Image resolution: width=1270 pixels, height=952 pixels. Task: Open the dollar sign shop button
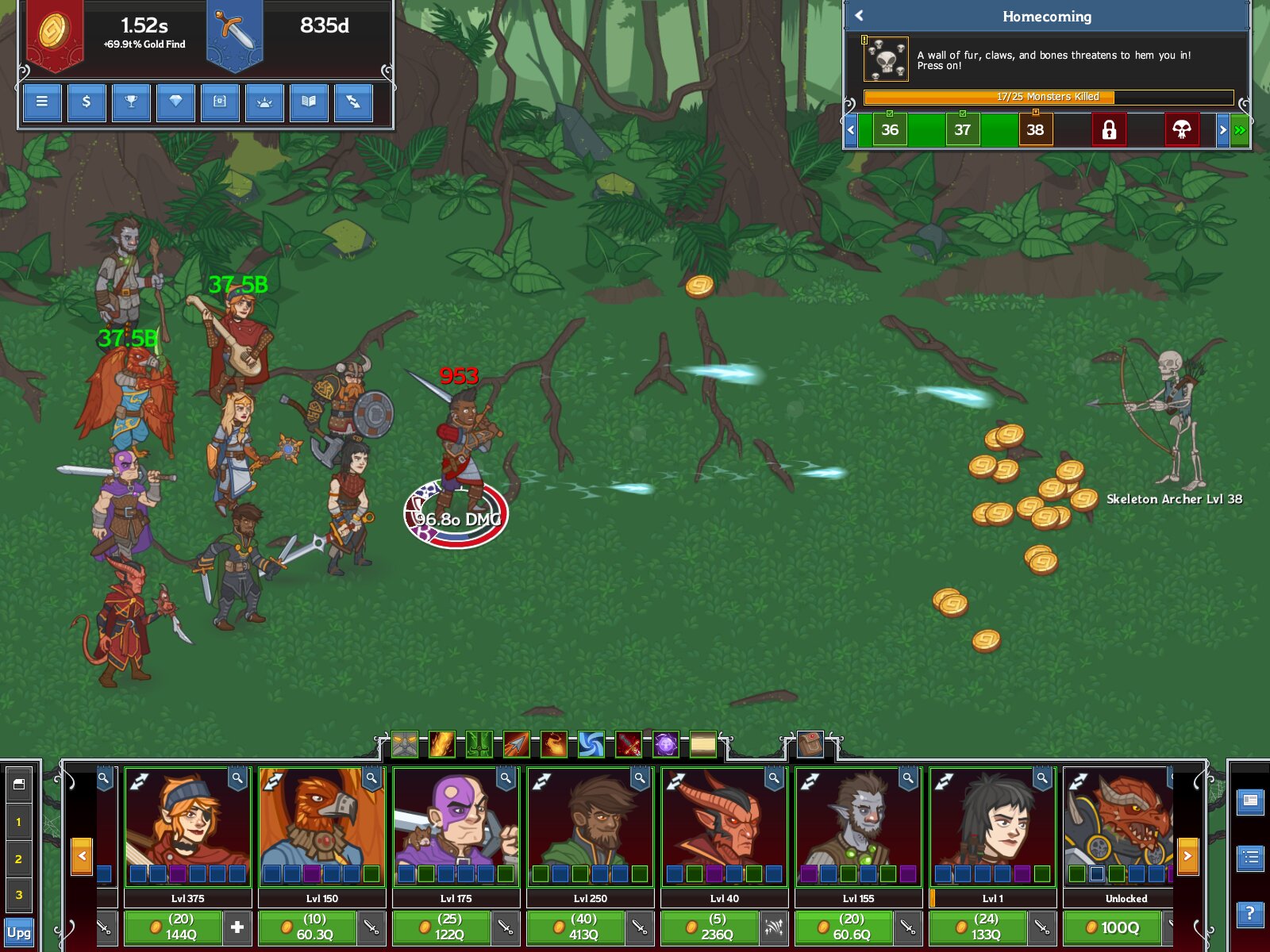87,102
